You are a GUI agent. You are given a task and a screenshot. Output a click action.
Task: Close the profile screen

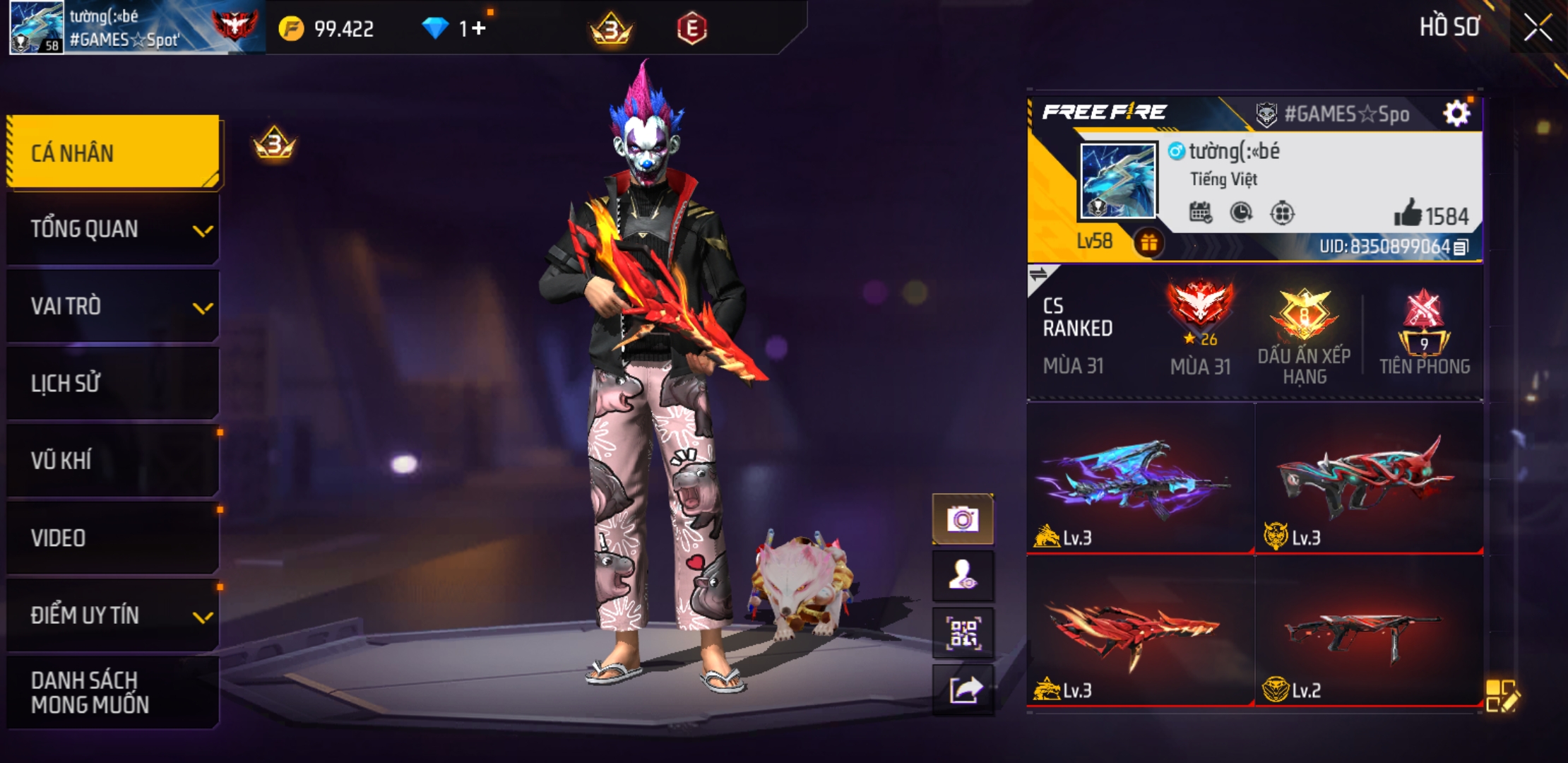click(x=1537, y=28)
